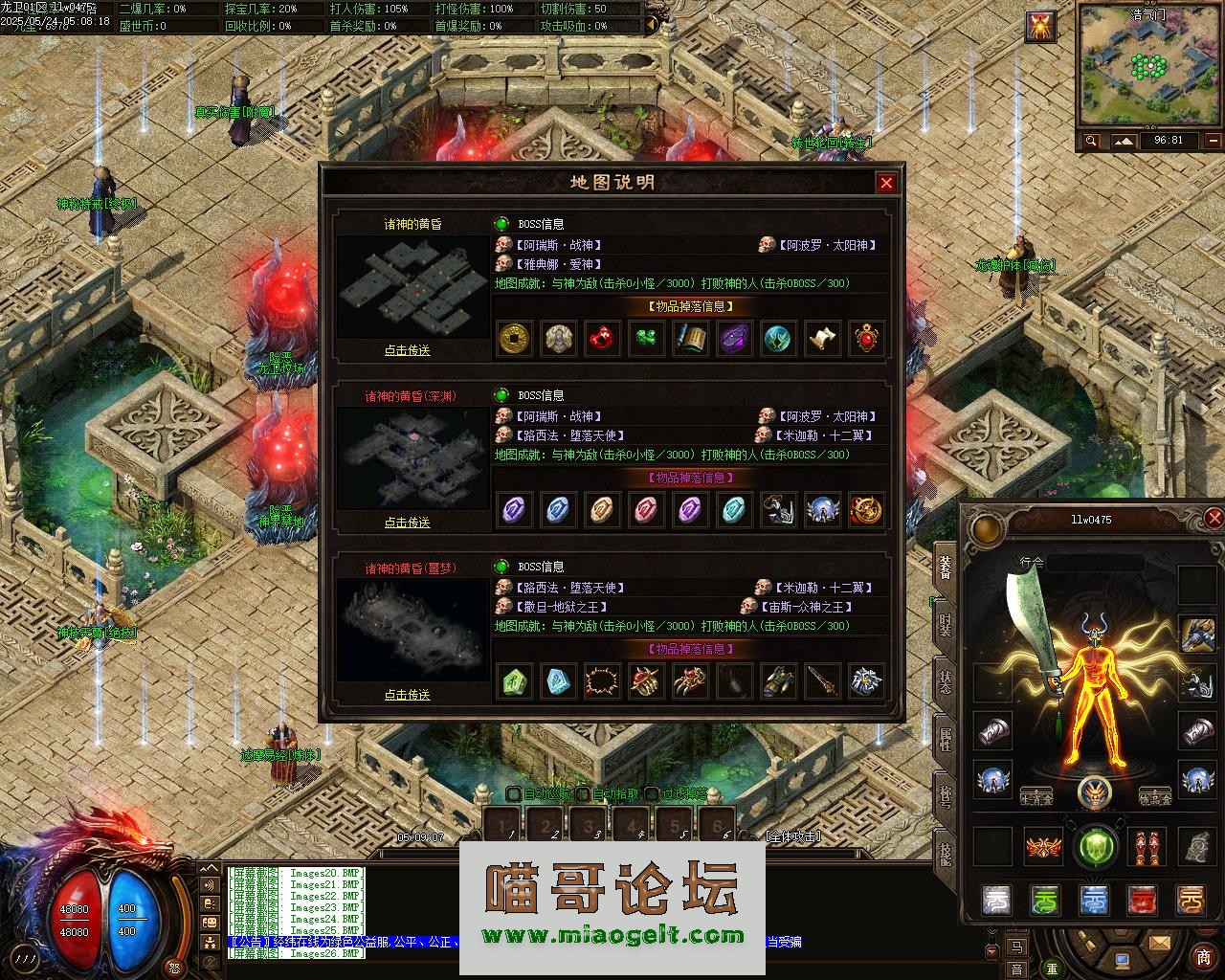Switch to the 技能 skills tab
This screenshot has height=980, width=1225.
(947, 850)
